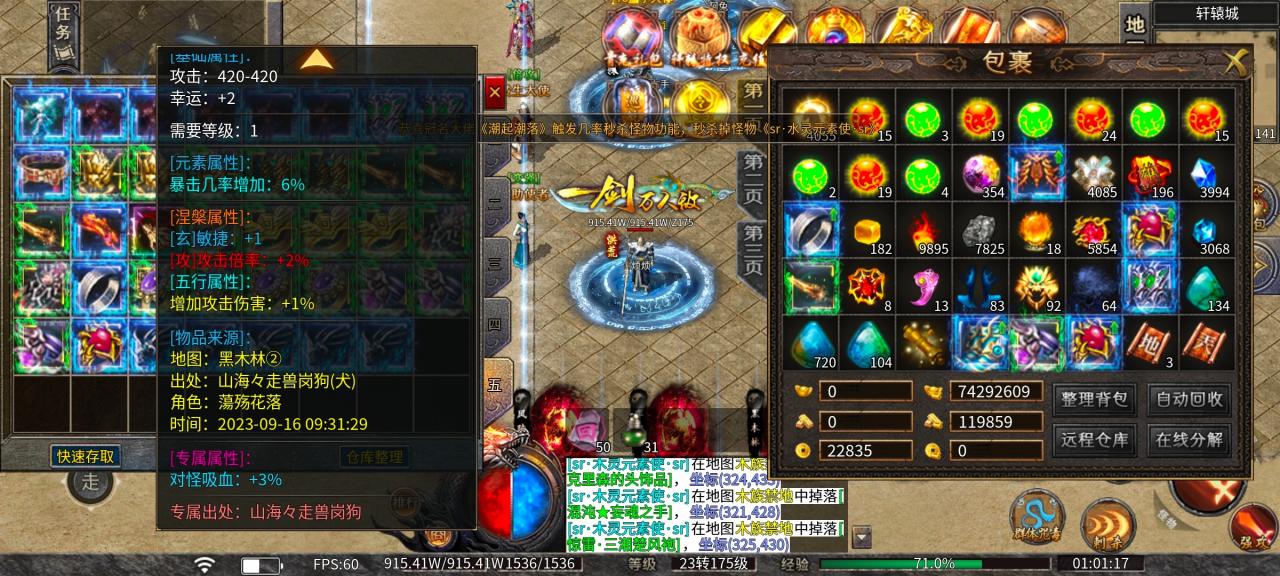Image resolution: width=1280 pixels, height=576 pixels.
Task: Select the silver ring in the bag
Action: 811,230
